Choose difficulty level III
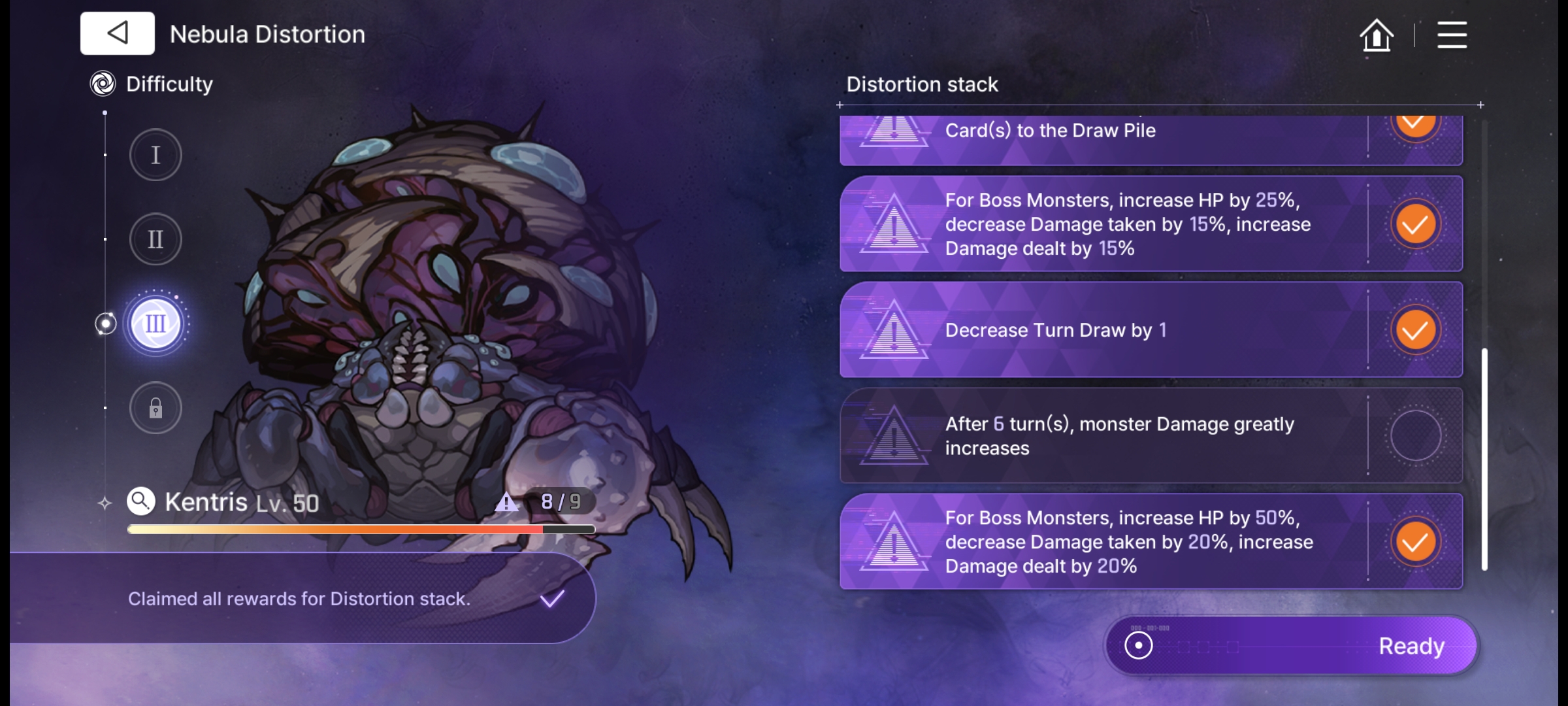Screen dimensions: 1568x706 tap(155, 324)
